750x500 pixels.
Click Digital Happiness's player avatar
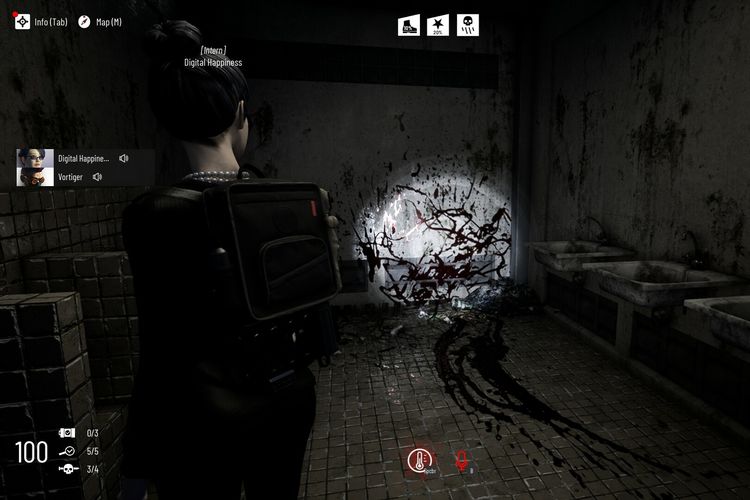tap(35, 158)
